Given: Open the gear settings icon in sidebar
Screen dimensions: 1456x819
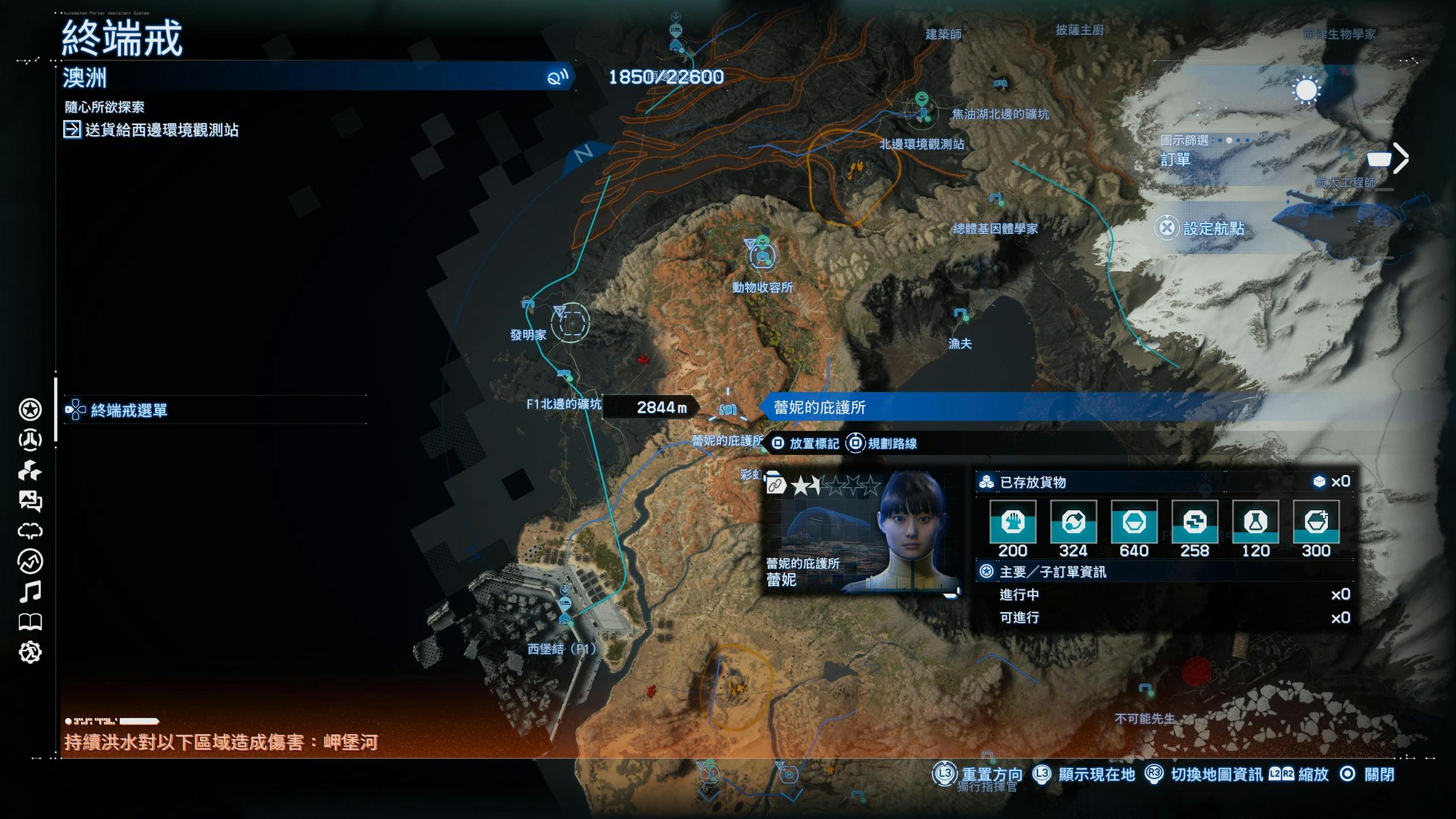Looking at the screenshot, I should pyautogui.click(x=30, y=652).
